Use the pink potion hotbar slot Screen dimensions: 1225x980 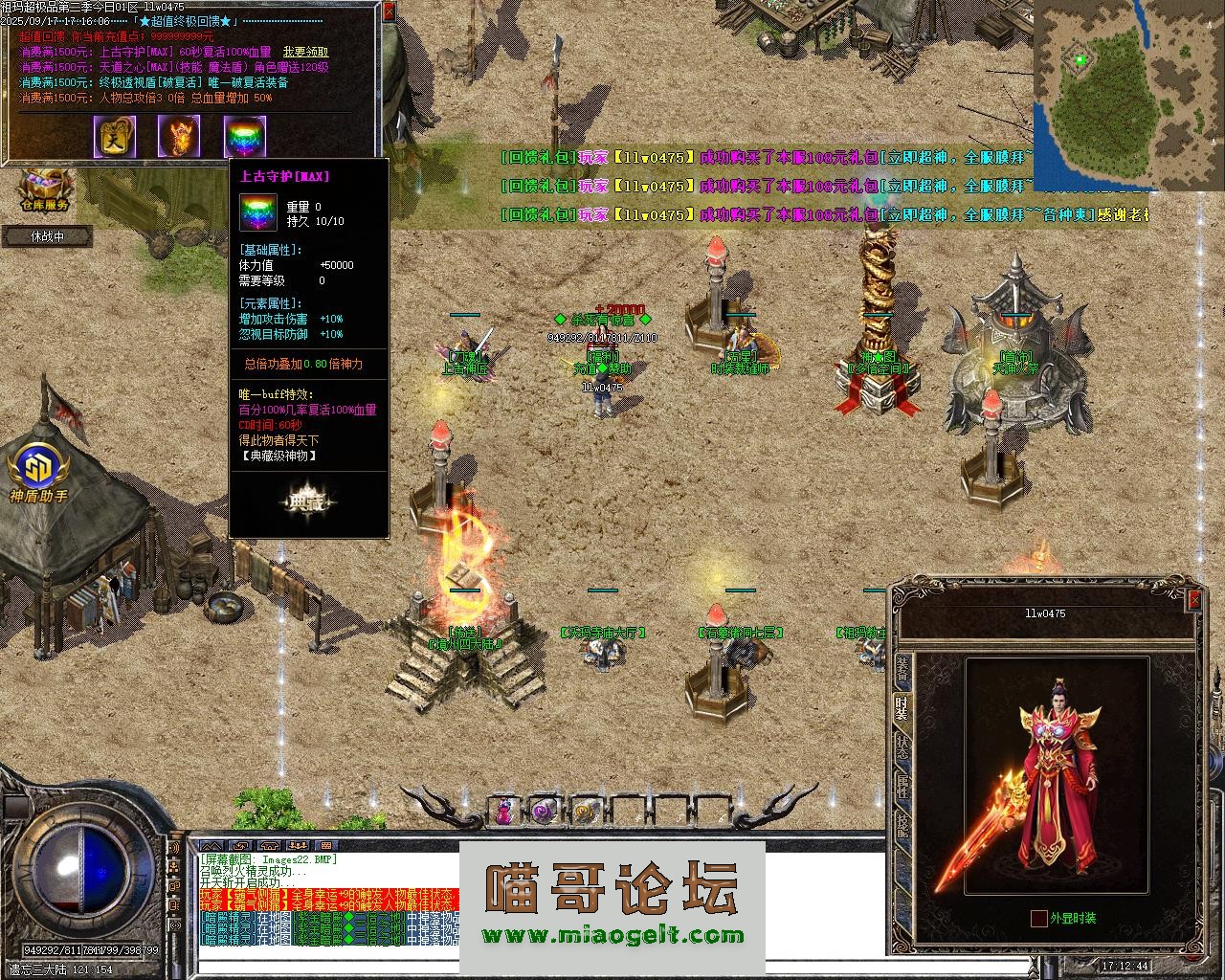pyautogui.click(x=503, y=812)
